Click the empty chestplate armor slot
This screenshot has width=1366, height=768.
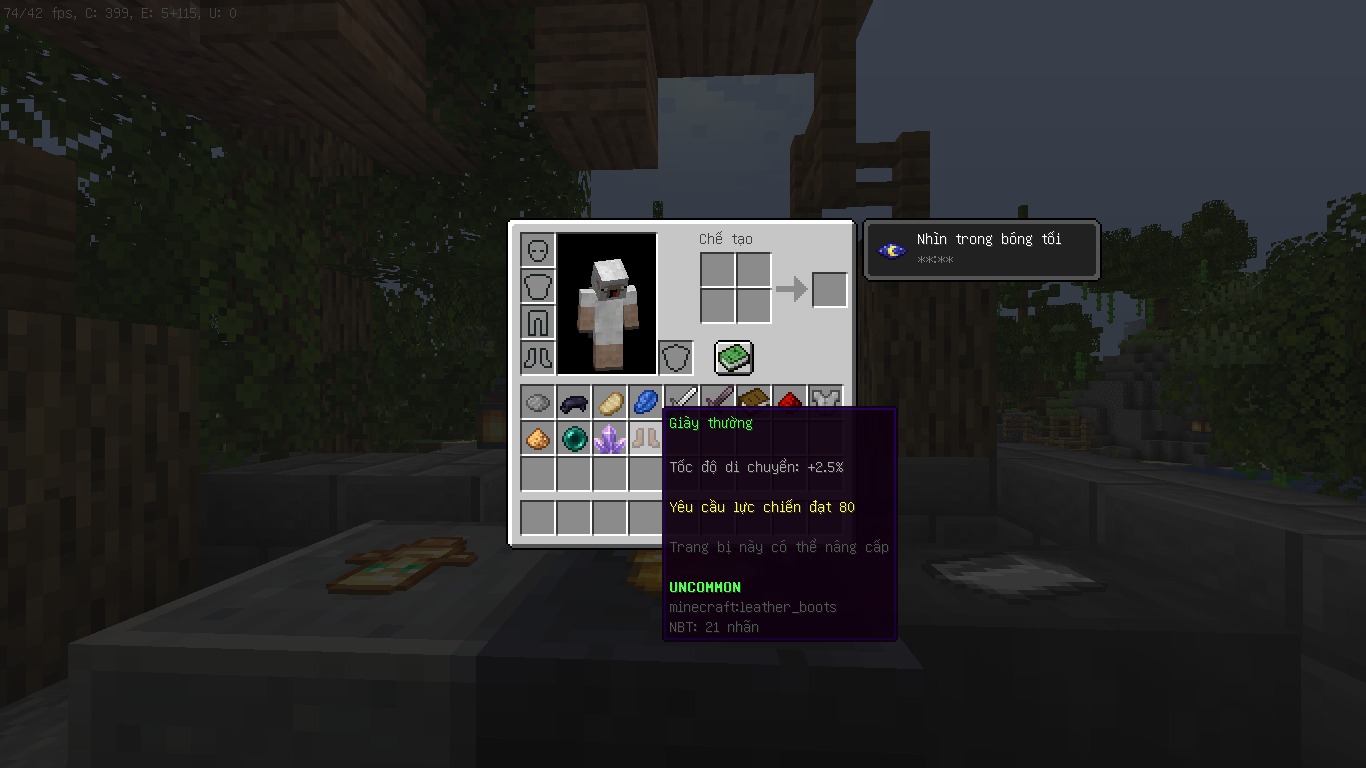point(538,286)
